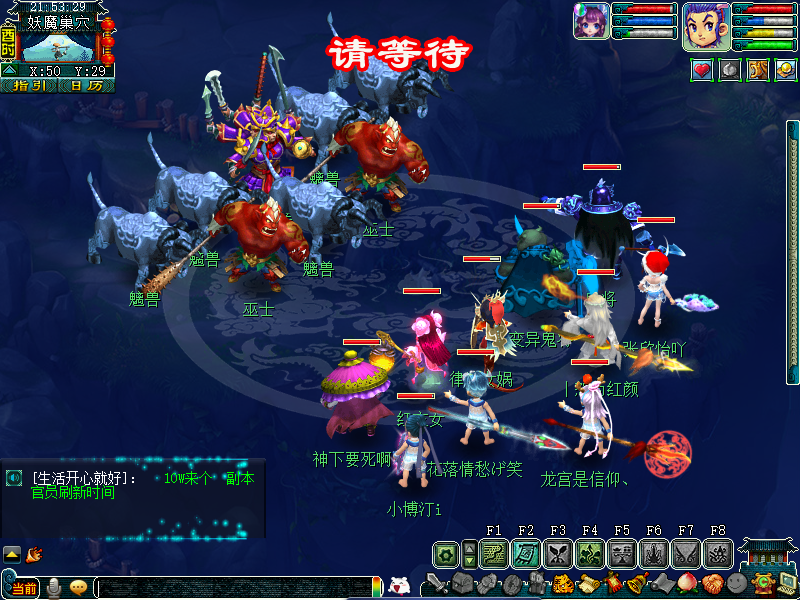This screenshot has width=800, height=600.
Task: Use the F4 green skill slot
Action: pos(590,553)
